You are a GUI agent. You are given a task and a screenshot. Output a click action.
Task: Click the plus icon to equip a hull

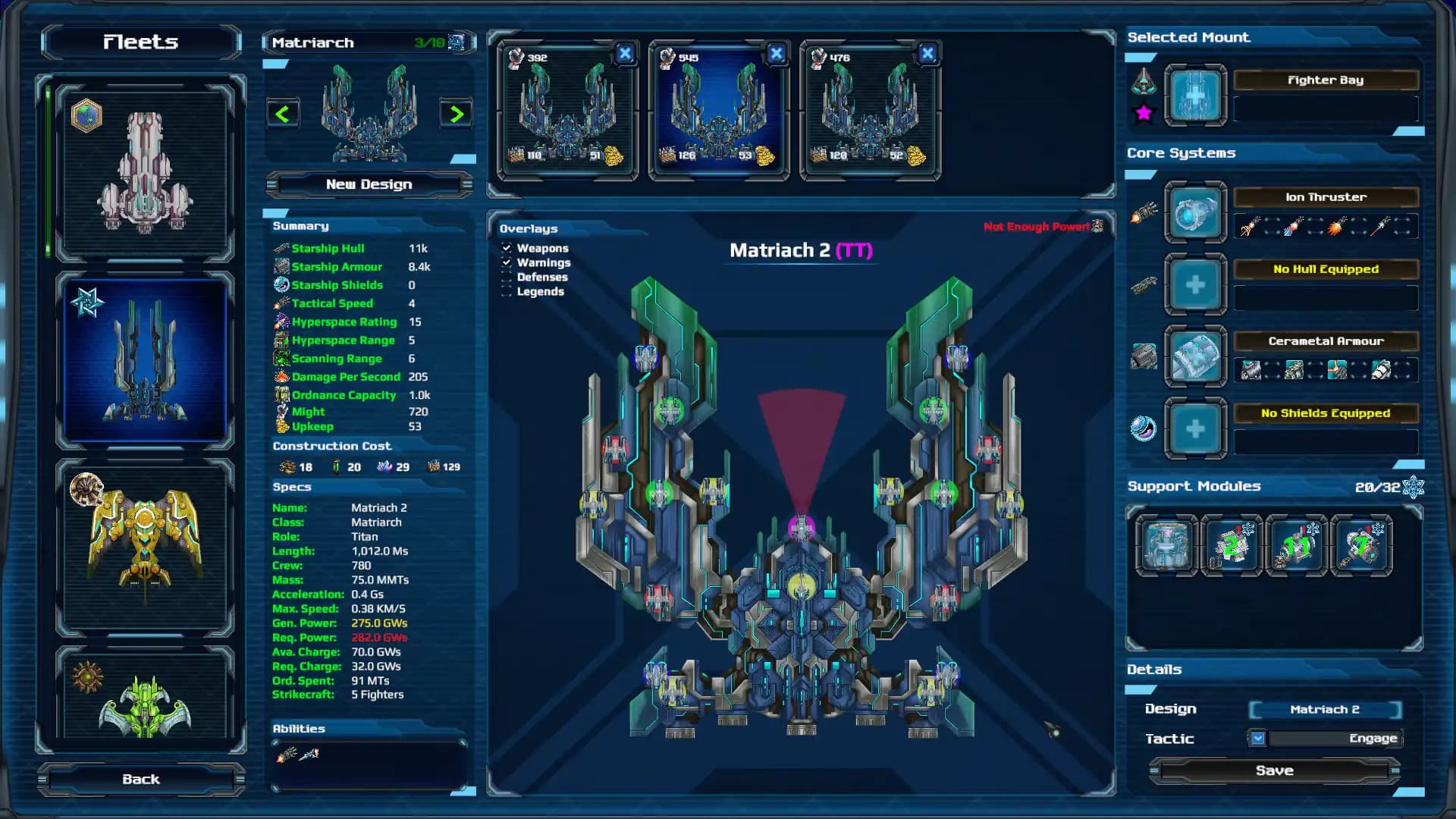(1195, 284)
